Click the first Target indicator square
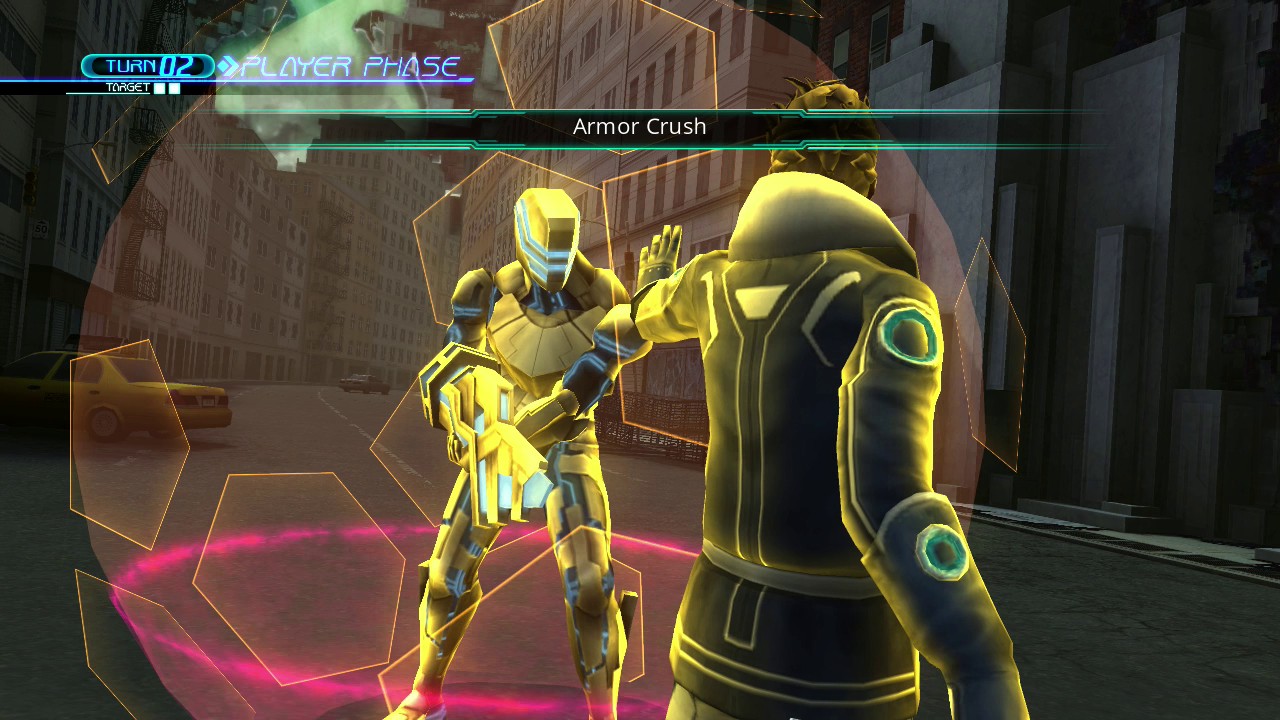Screen dimensions: 1280x720 pos(158,89)
